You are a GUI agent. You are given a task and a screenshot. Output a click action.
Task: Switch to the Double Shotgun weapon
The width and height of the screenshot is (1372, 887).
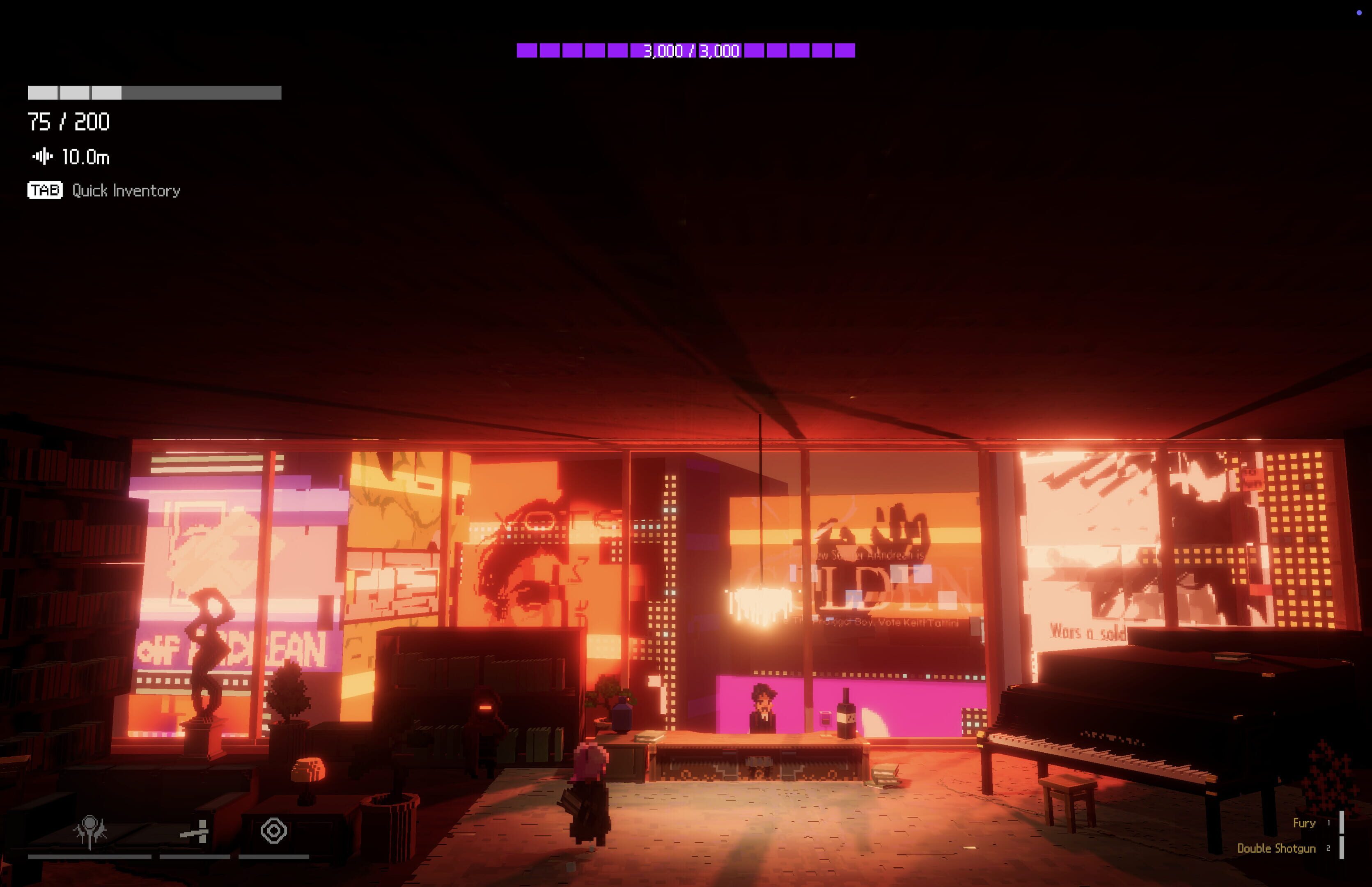[x=1276, y=848]
